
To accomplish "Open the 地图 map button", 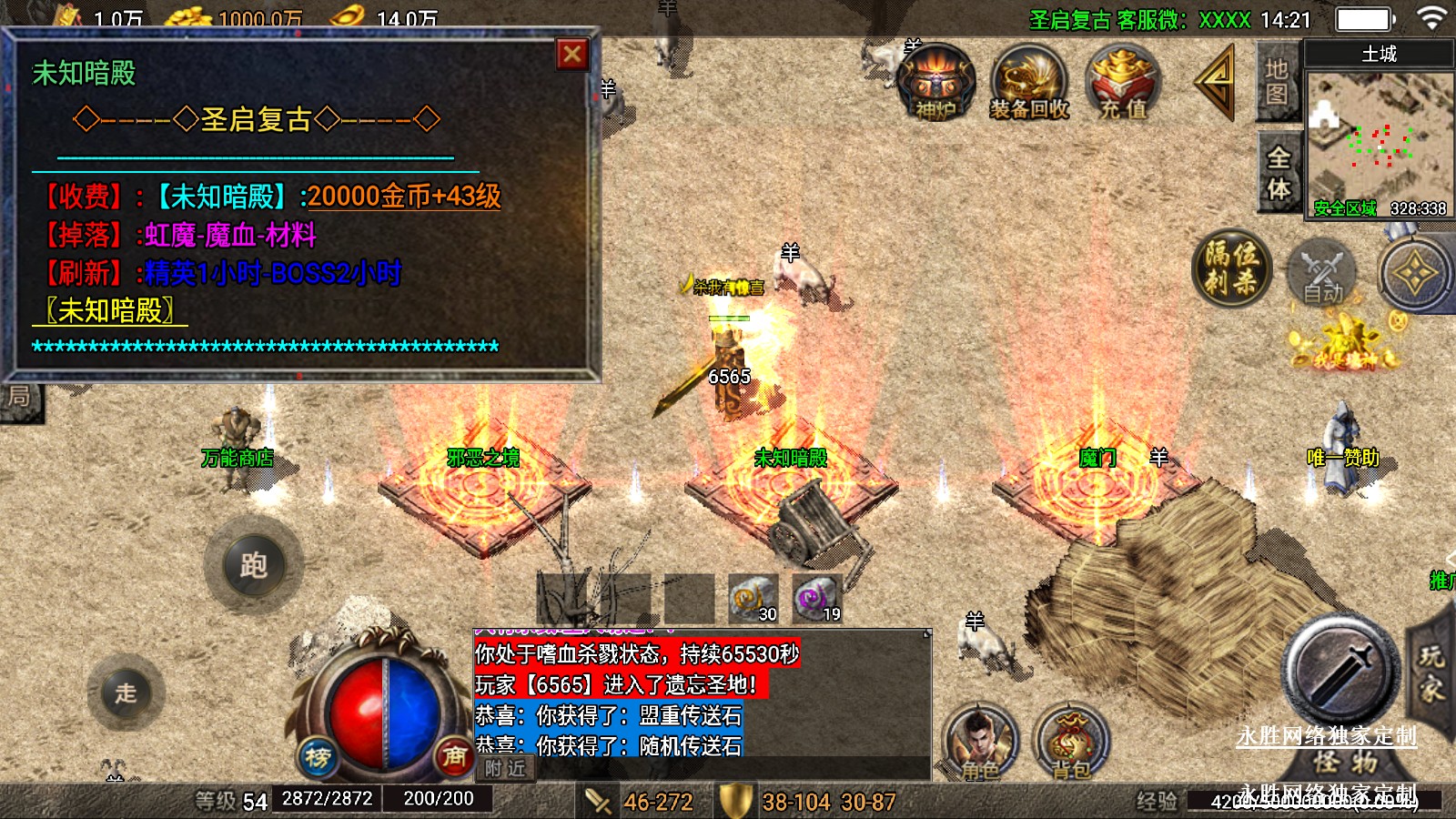I will tap(1277, 82).
